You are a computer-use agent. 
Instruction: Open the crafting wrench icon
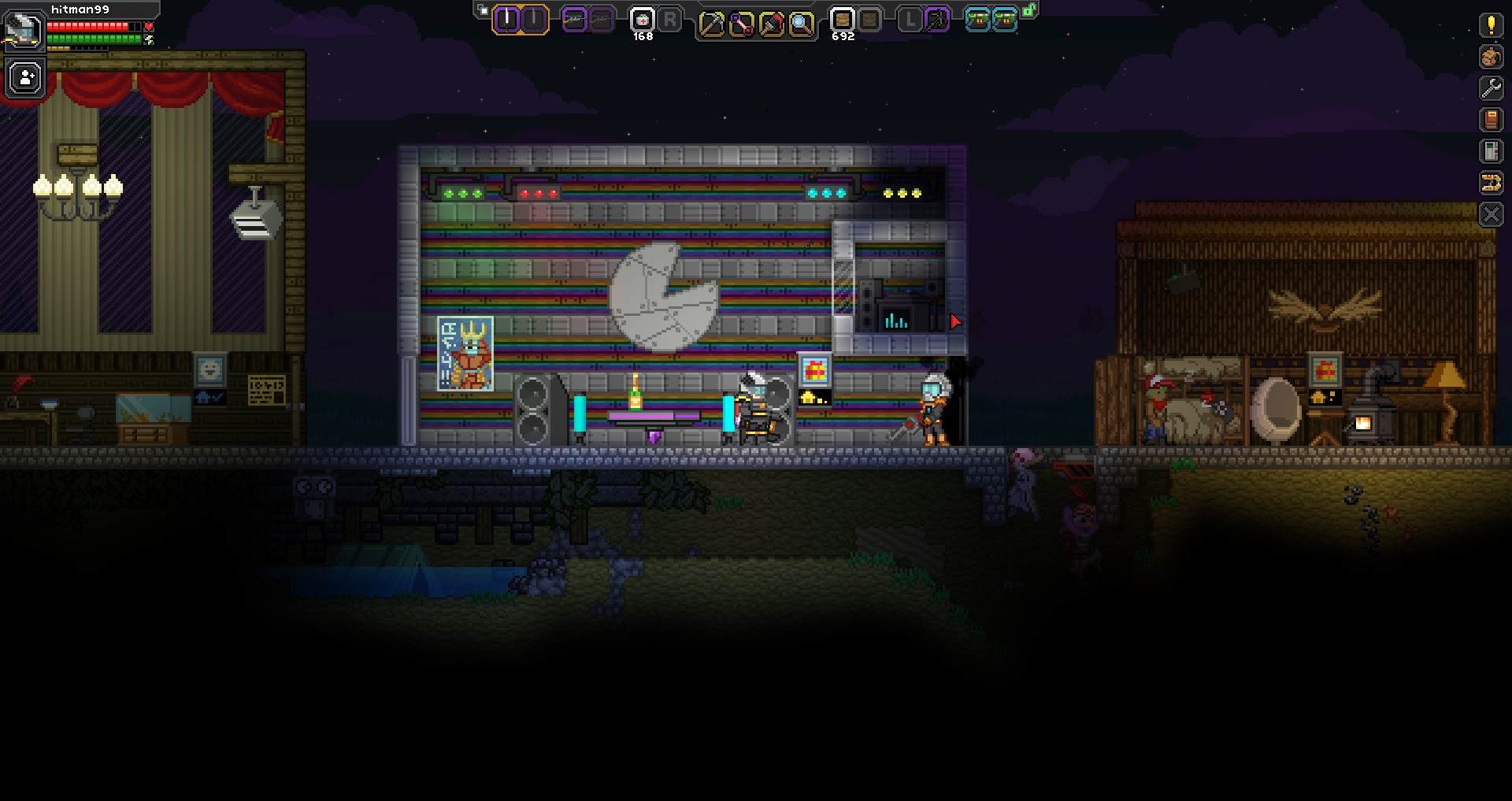click(x=1492, y=87)
